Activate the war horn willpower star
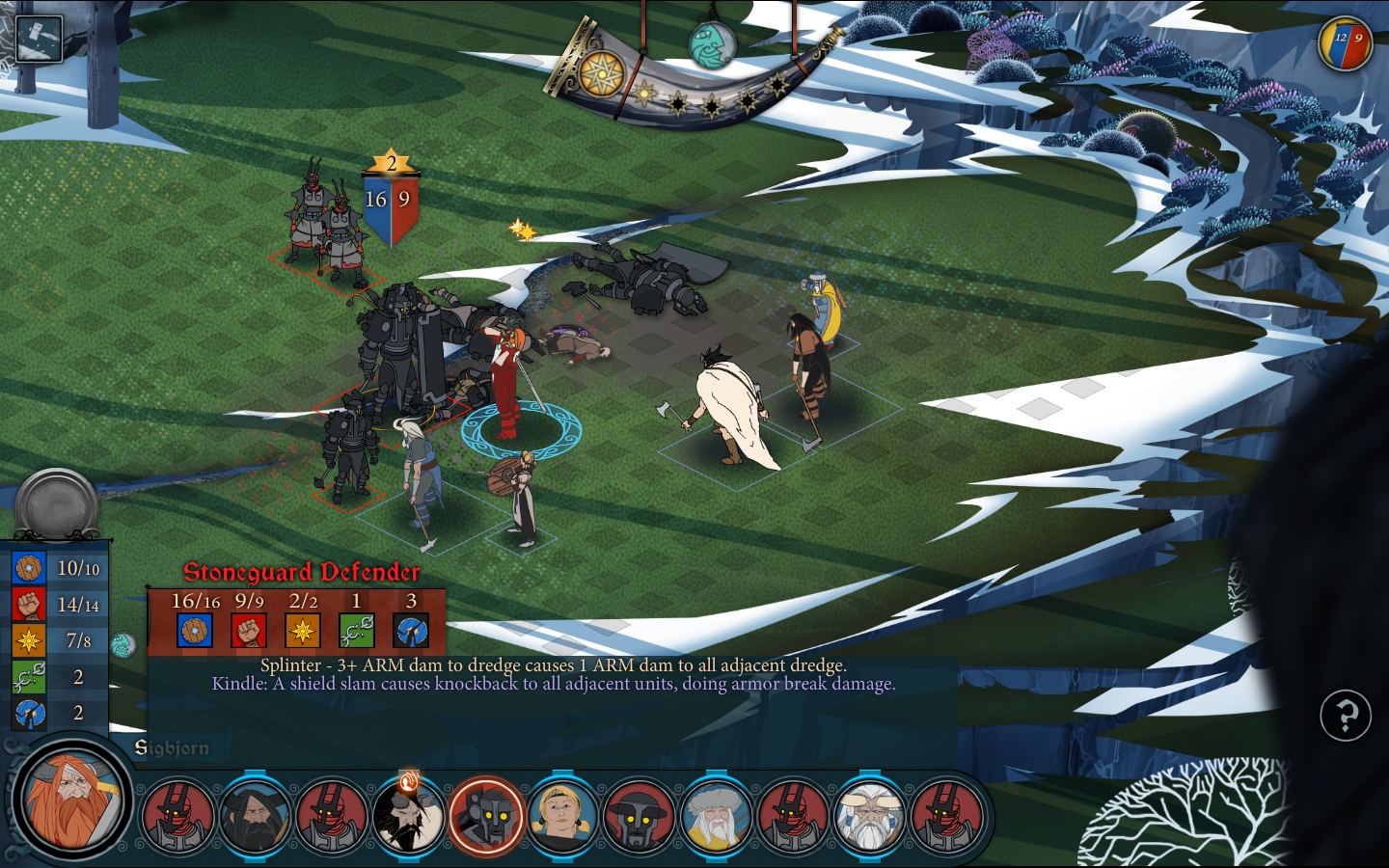1389x868 pixels. (601, 73)
